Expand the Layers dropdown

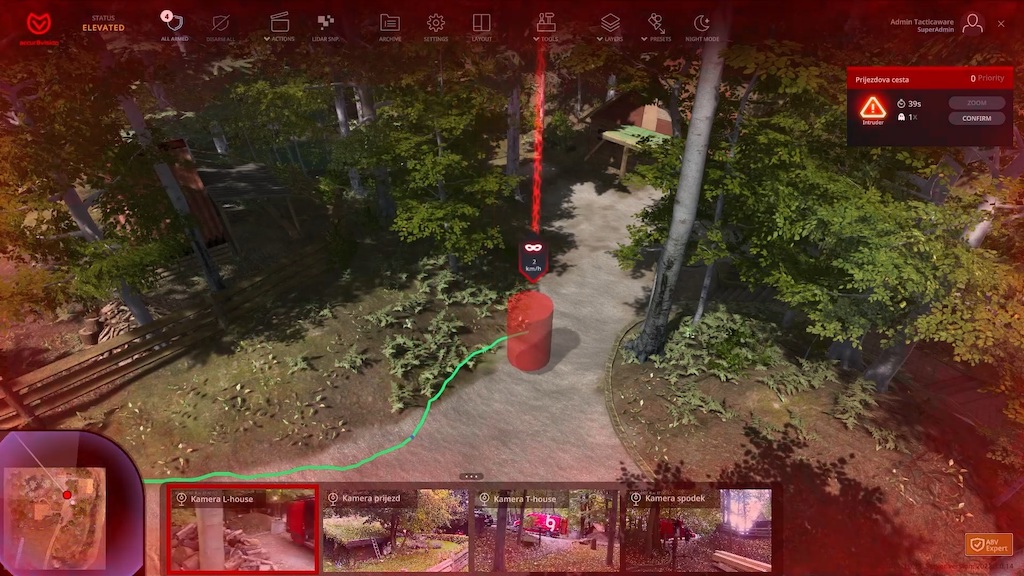pos(610,26)
